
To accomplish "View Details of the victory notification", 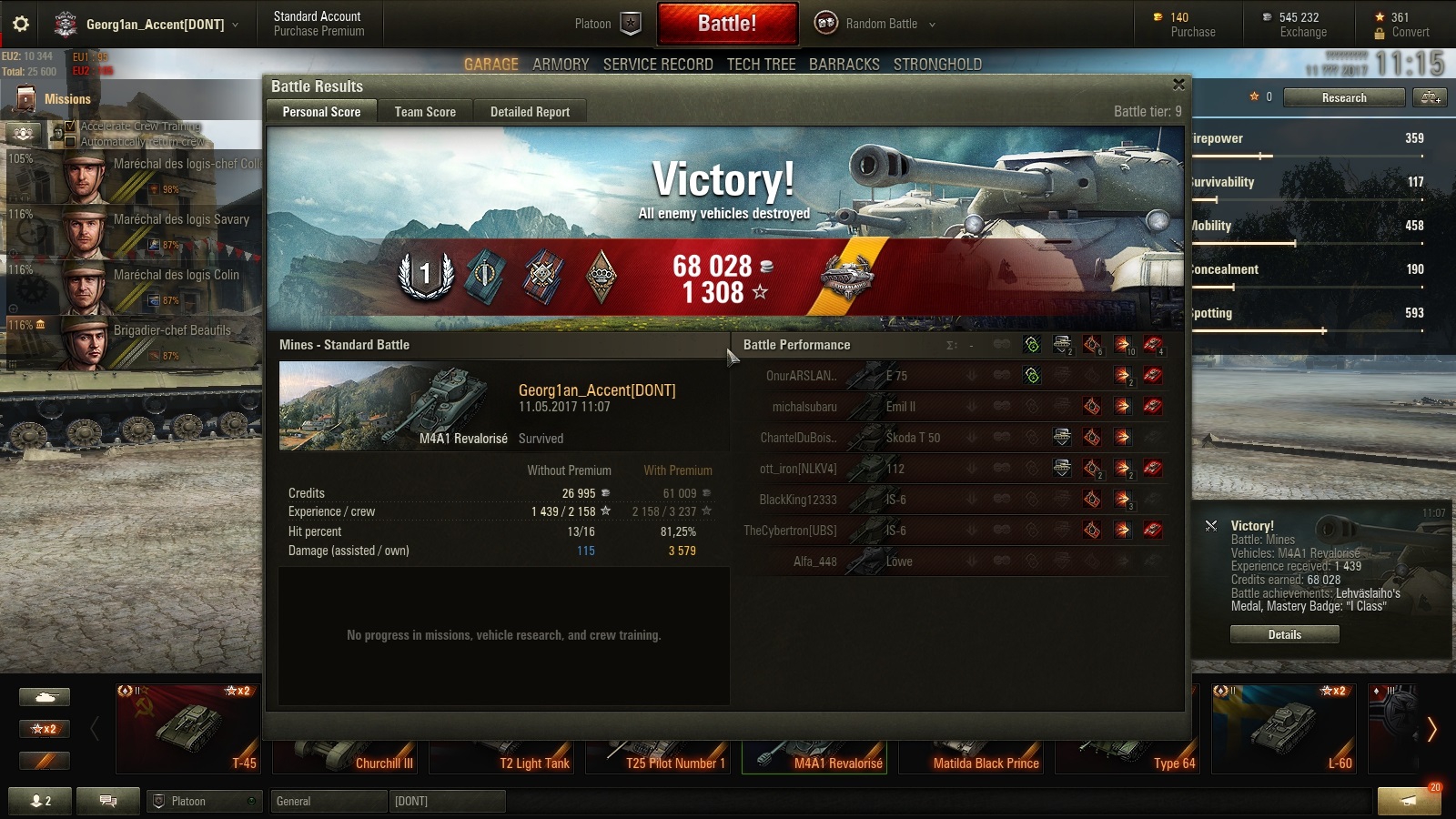I will (x=1284, y=634).
